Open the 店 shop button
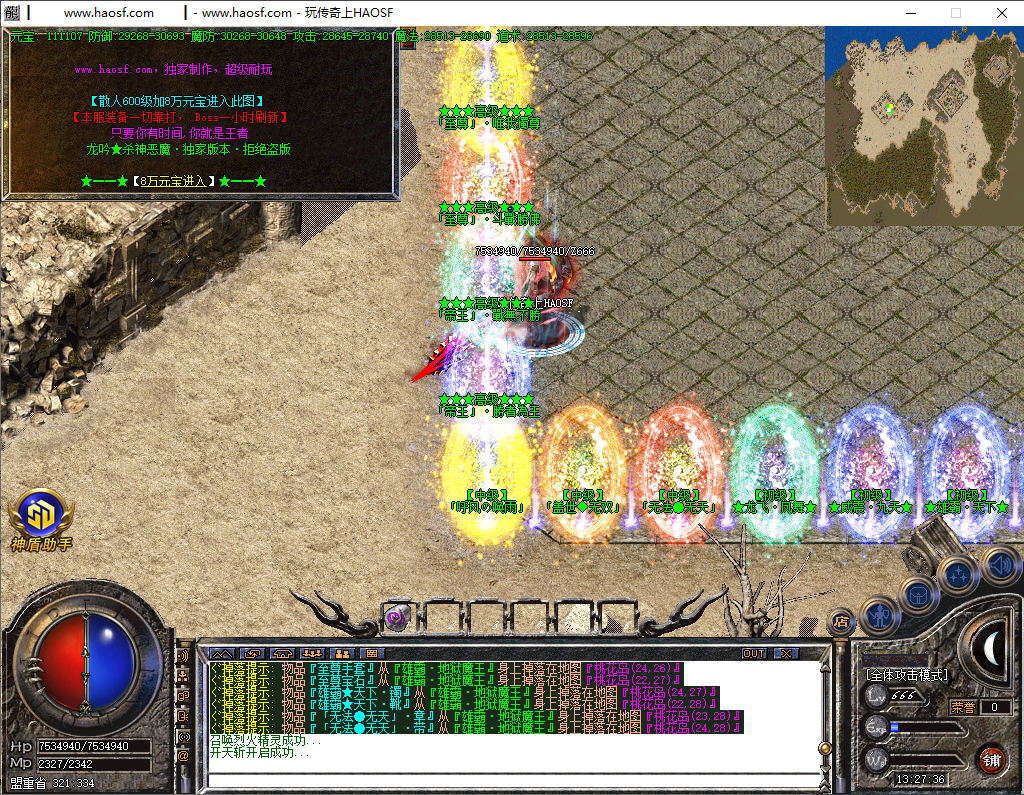Viewport: 1024px width, 795px height. pyautogui.click(x=840, y=620)
